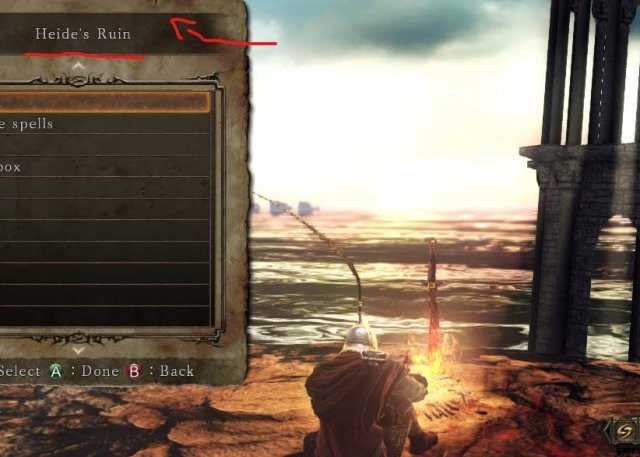Click the down arrow below the menu list

79,350
